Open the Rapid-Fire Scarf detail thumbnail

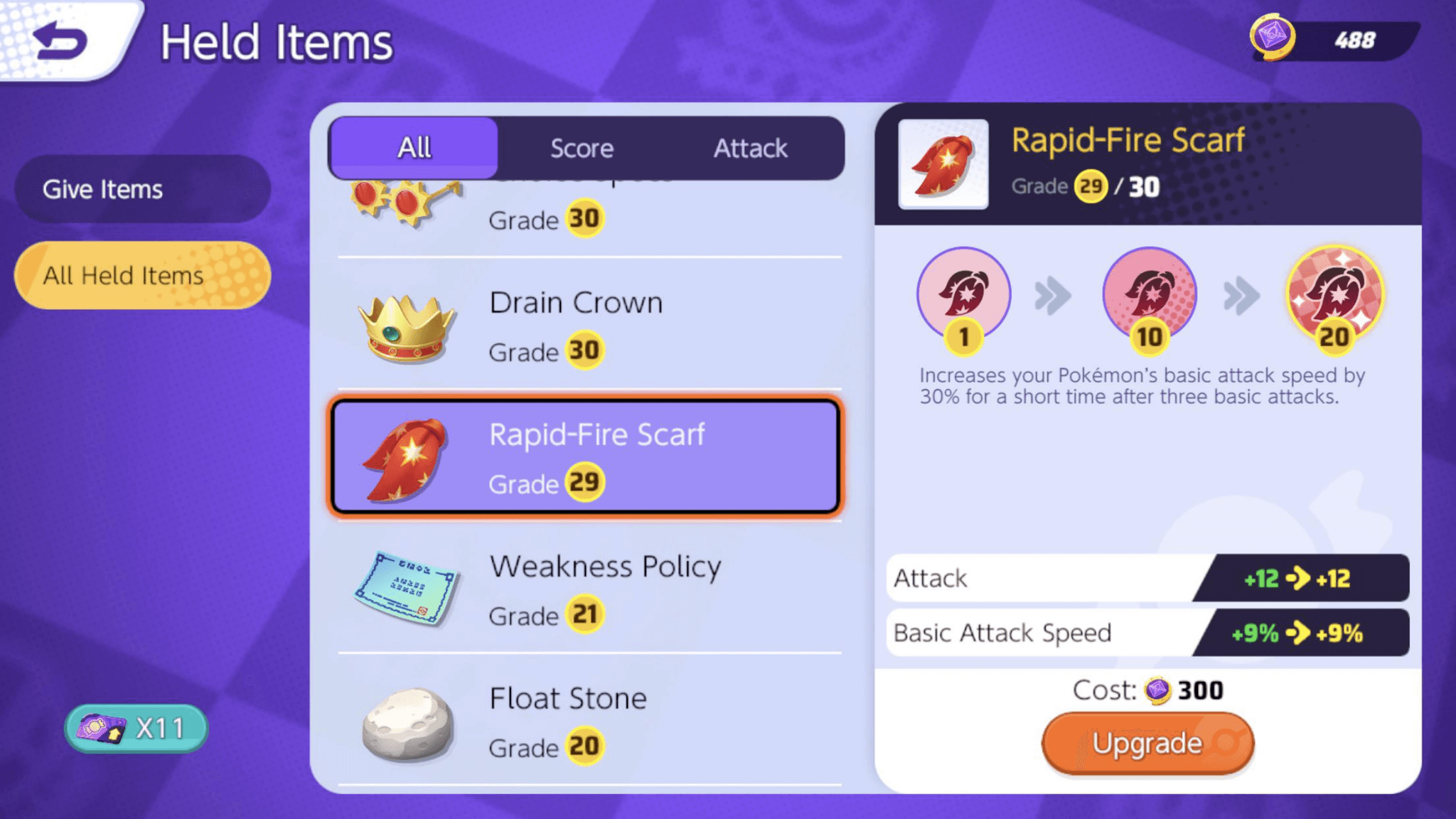(x=943, y=165)
